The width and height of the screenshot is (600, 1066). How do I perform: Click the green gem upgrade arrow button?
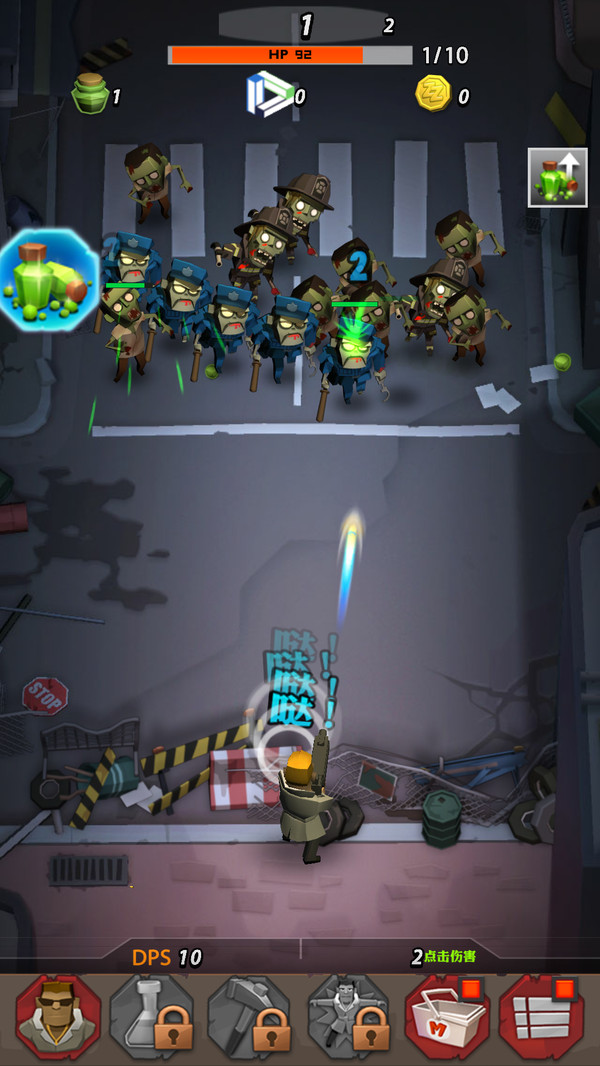(557, 178)
